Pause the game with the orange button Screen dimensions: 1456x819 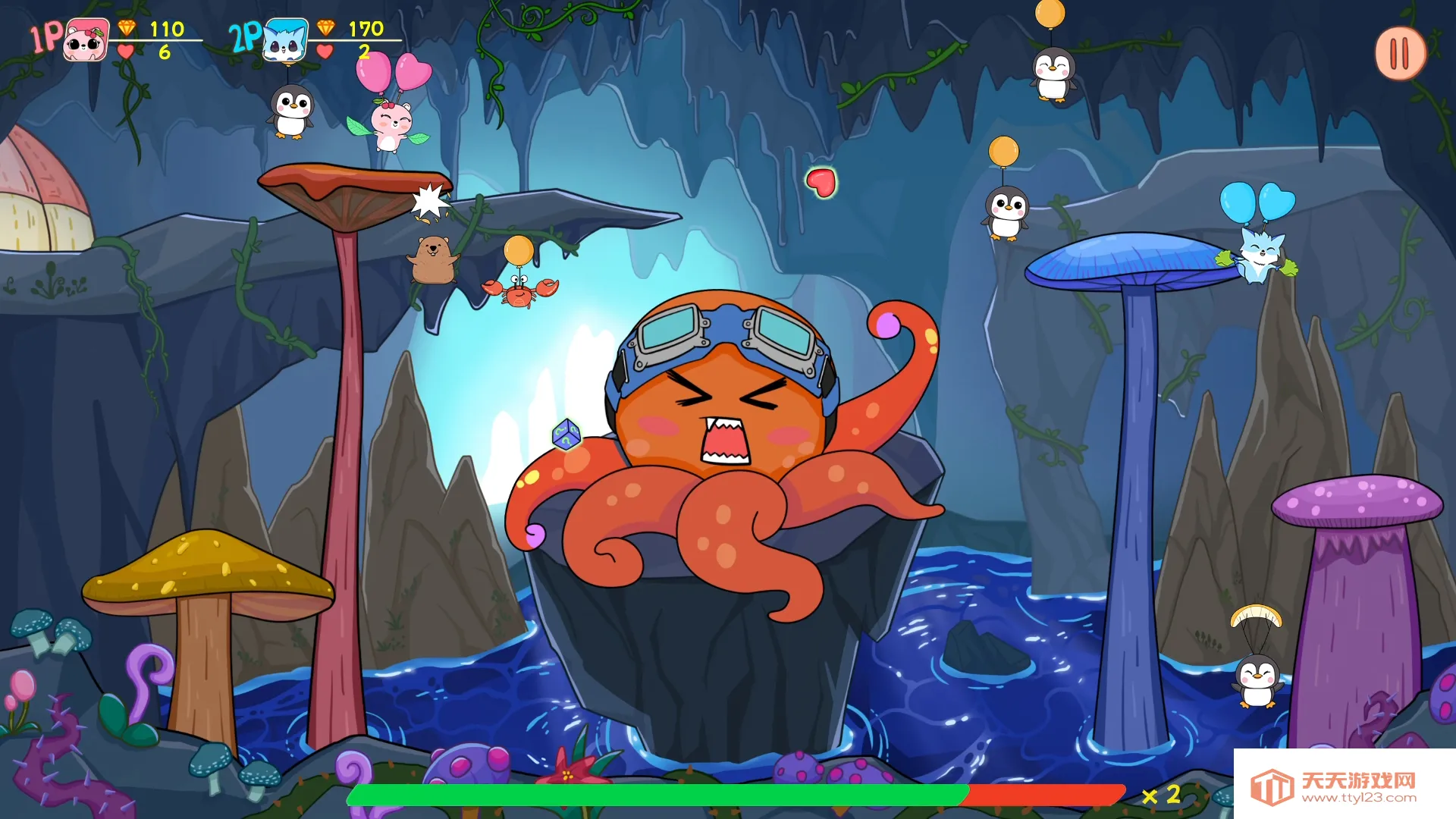coord(1400,53)
